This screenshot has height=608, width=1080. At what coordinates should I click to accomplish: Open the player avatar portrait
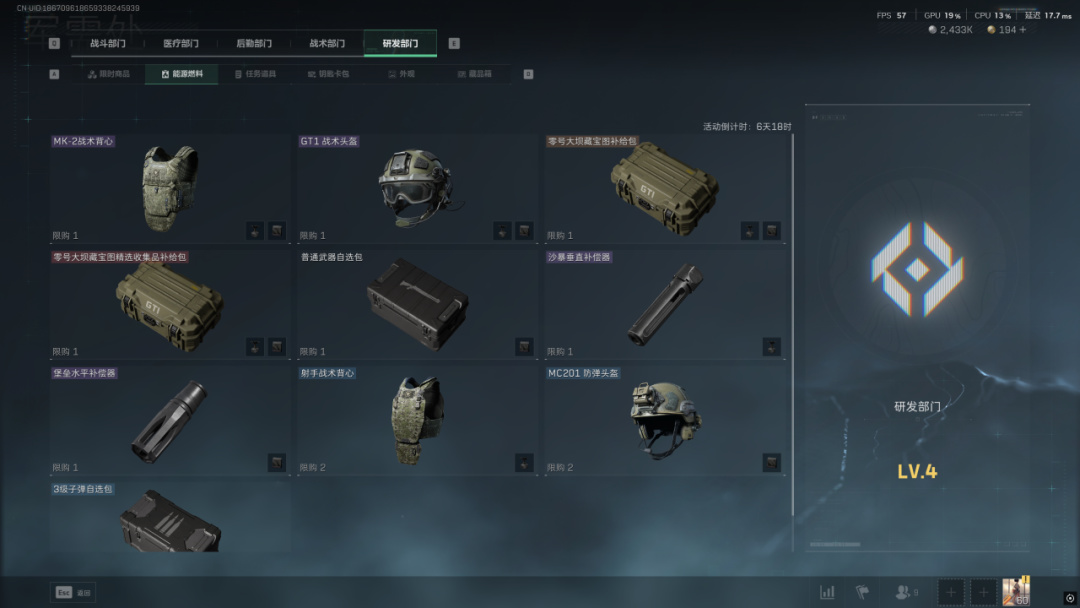click(1016, 591)
